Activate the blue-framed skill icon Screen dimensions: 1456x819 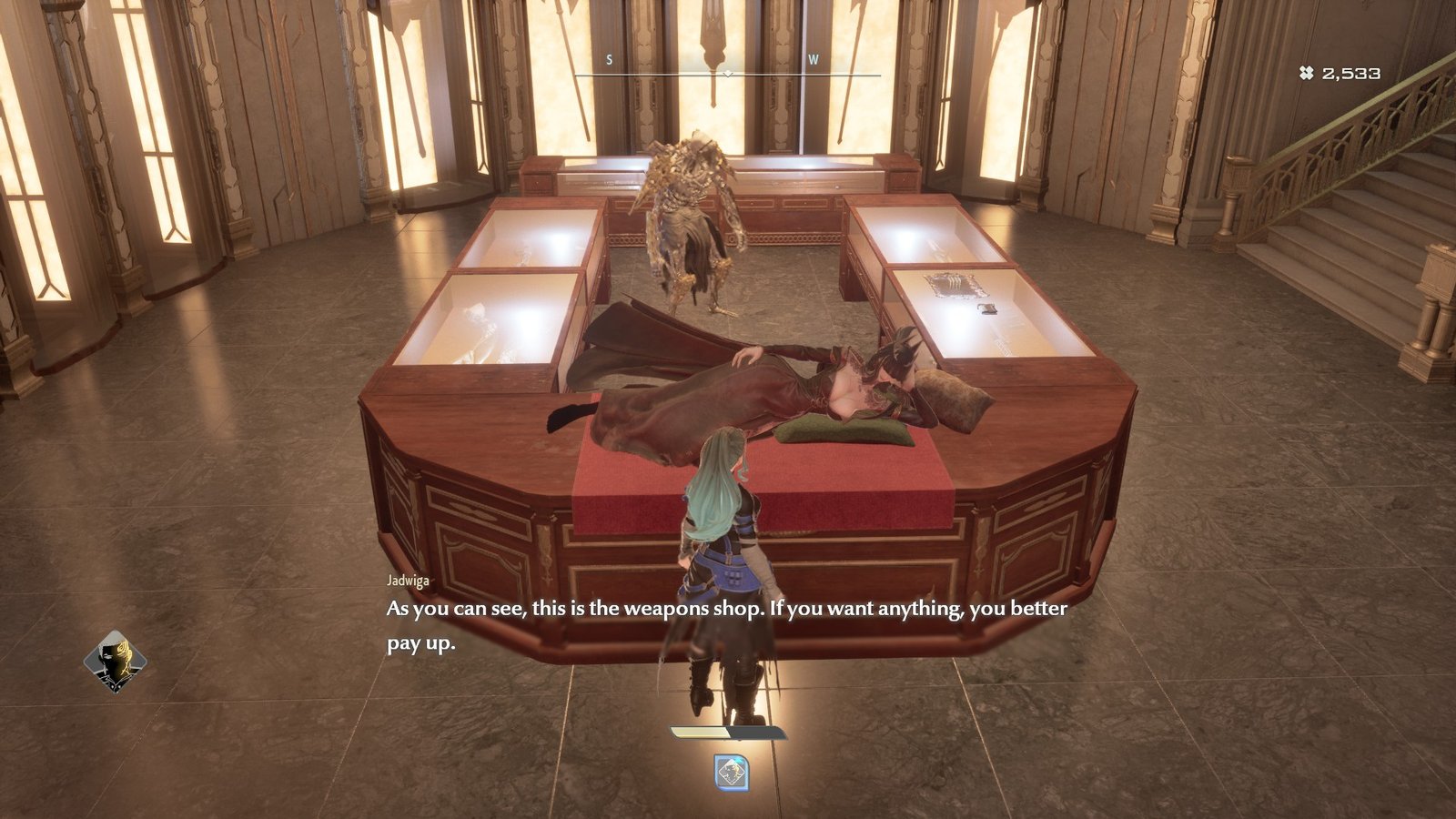pos(731,773)
